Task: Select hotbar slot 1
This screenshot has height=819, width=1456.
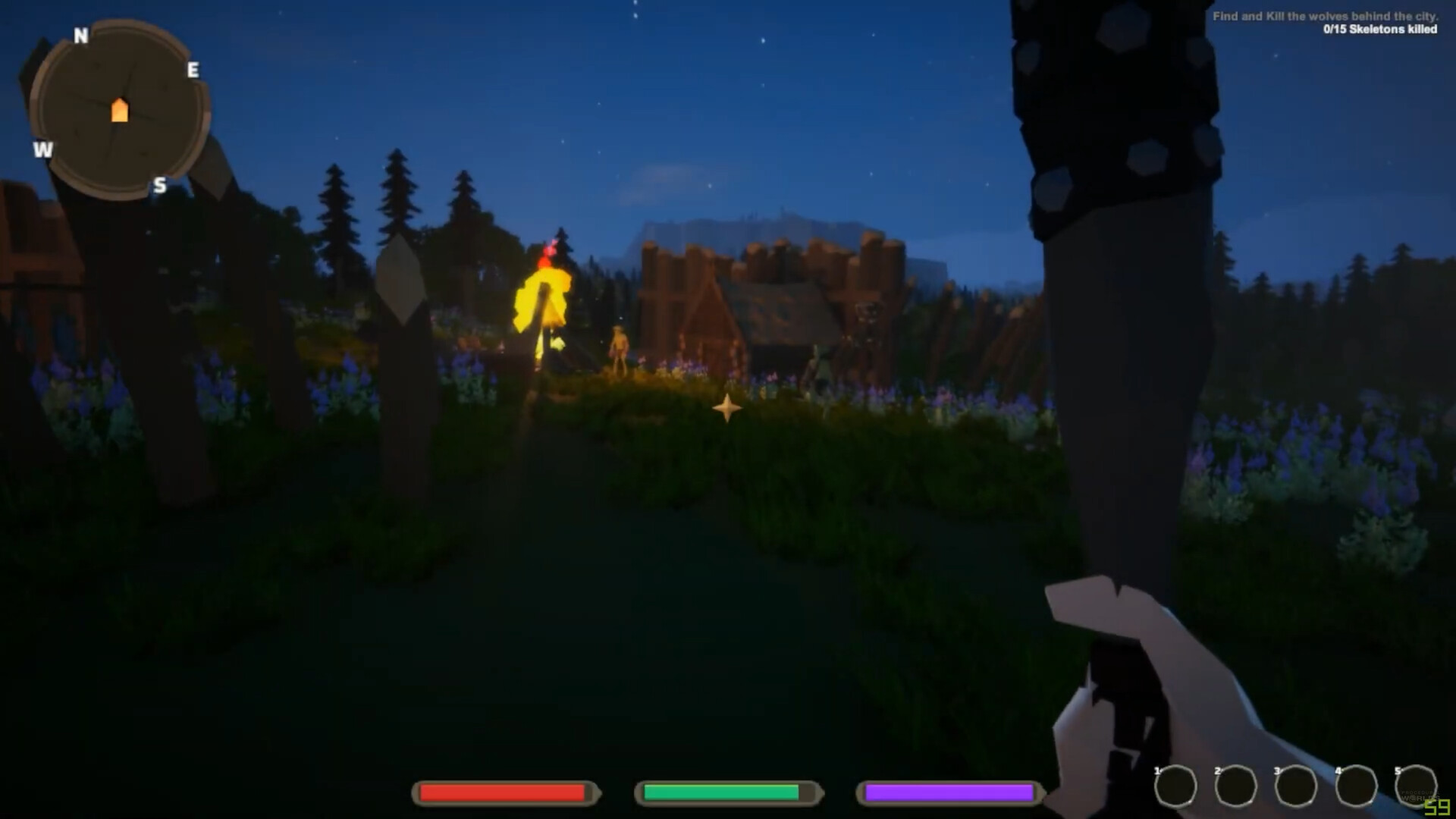Action: click(x=1175, y=786)
